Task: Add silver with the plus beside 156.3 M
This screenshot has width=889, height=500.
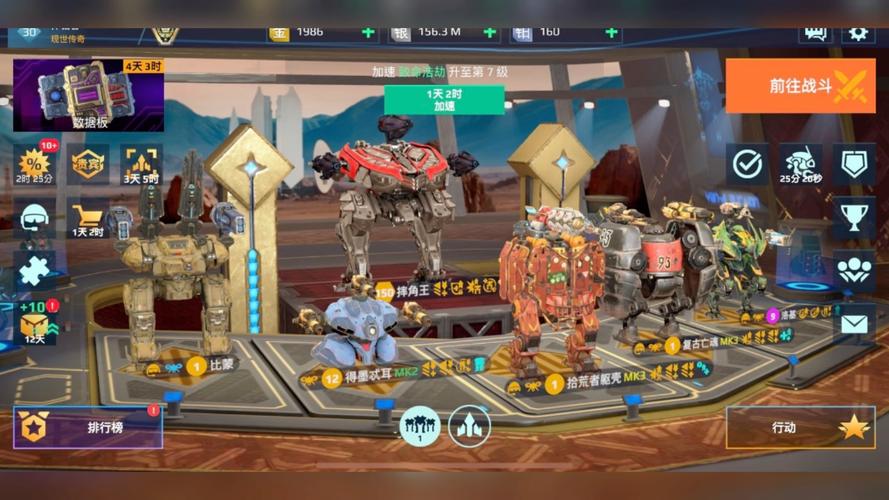Action: point(490,32)
